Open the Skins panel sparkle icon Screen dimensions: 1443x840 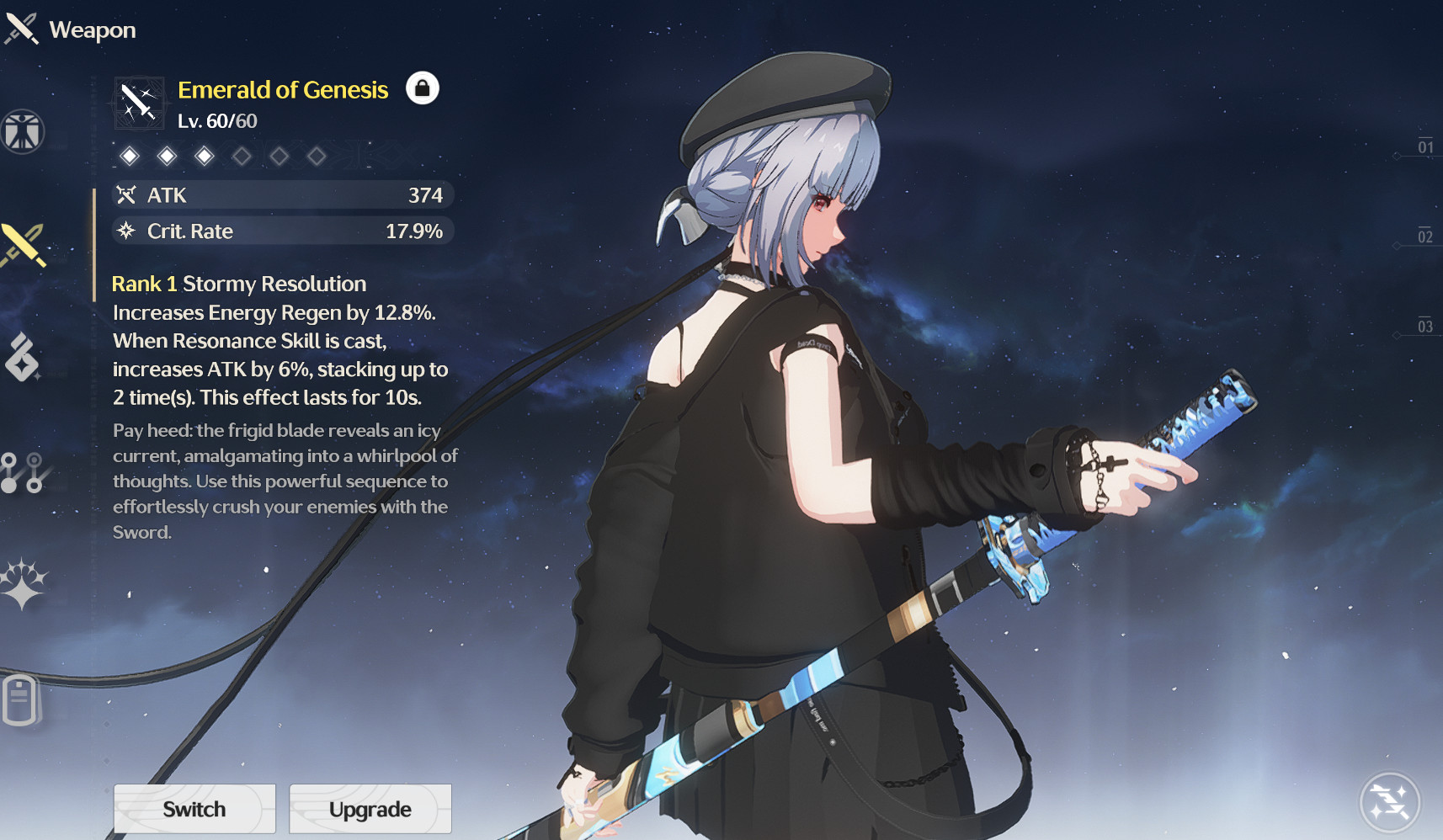click(23, 581)
